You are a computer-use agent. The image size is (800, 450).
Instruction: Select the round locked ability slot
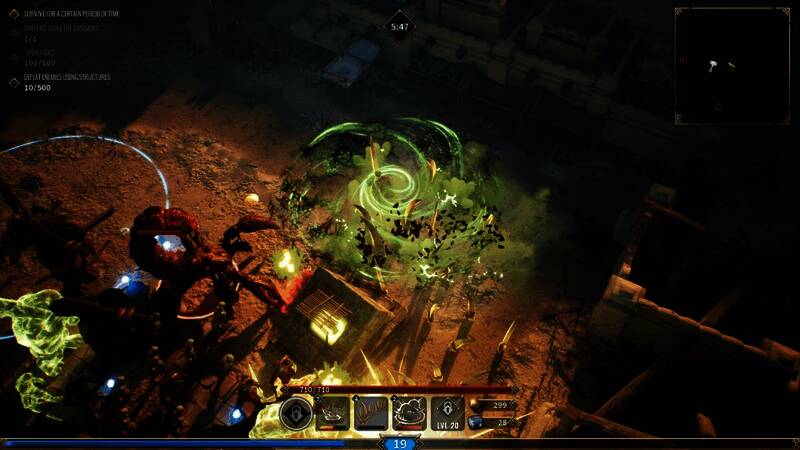[296, 413]
